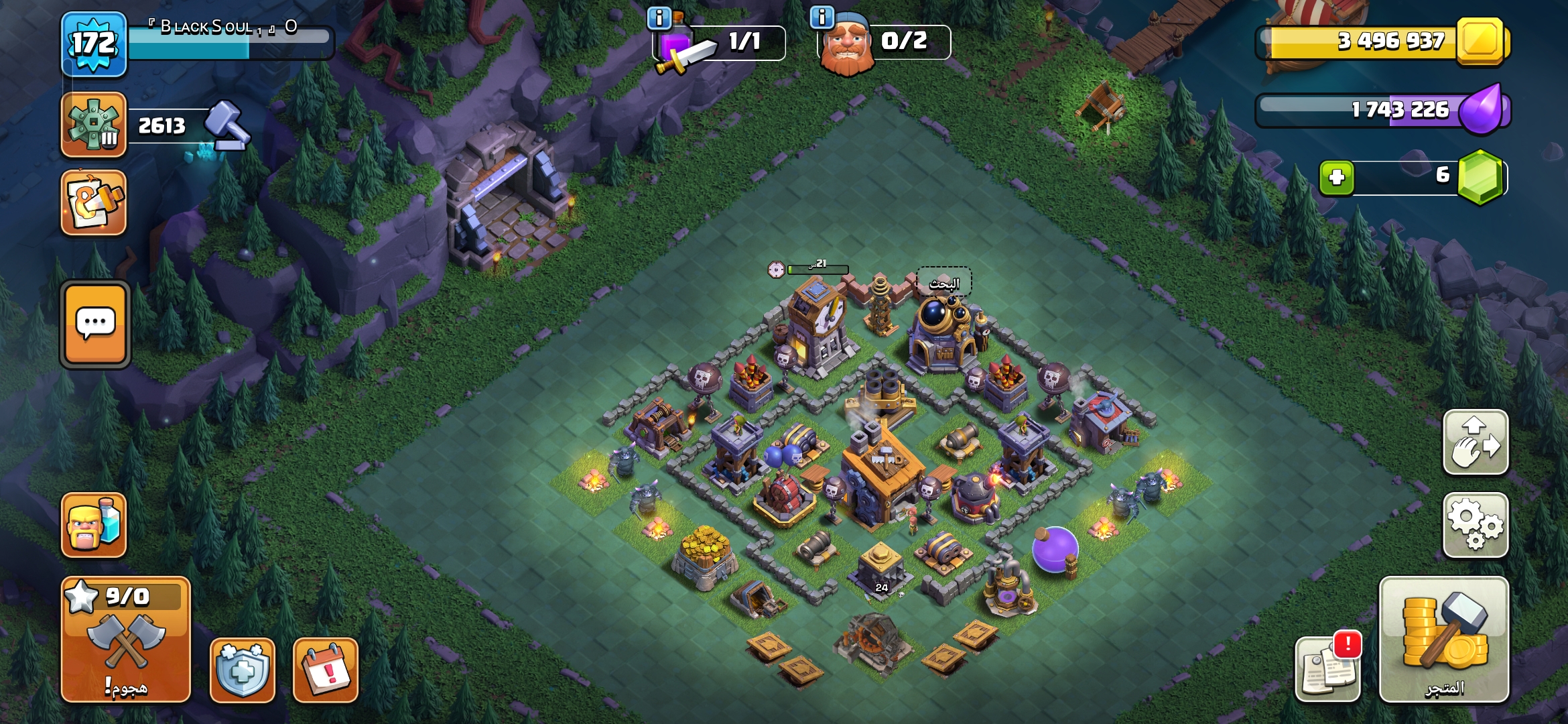Image resolution: width=1568 pixels, height=724 pixels.
Task: Tap the research label above the laboratory
Action: tap(944, 284)
